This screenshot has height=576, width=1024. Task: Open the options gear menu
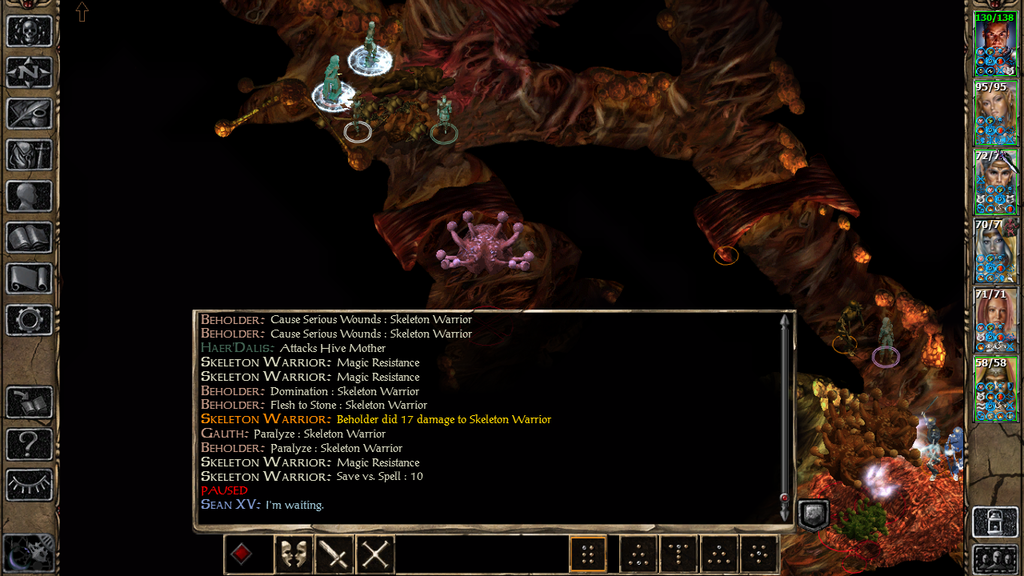coord(29,320)
